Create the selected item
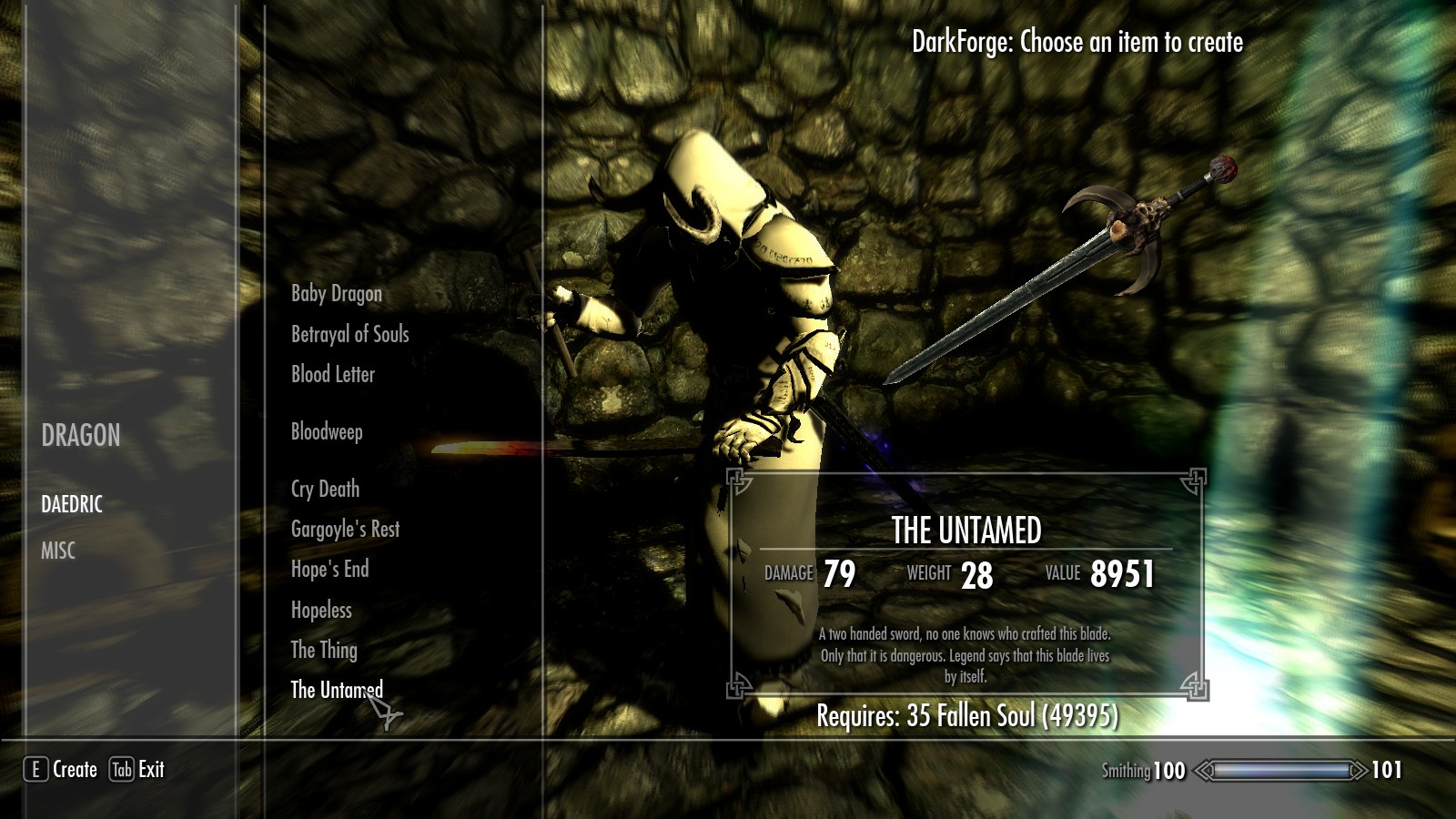Screen dimensions: 1456x819 click(61, 770)
